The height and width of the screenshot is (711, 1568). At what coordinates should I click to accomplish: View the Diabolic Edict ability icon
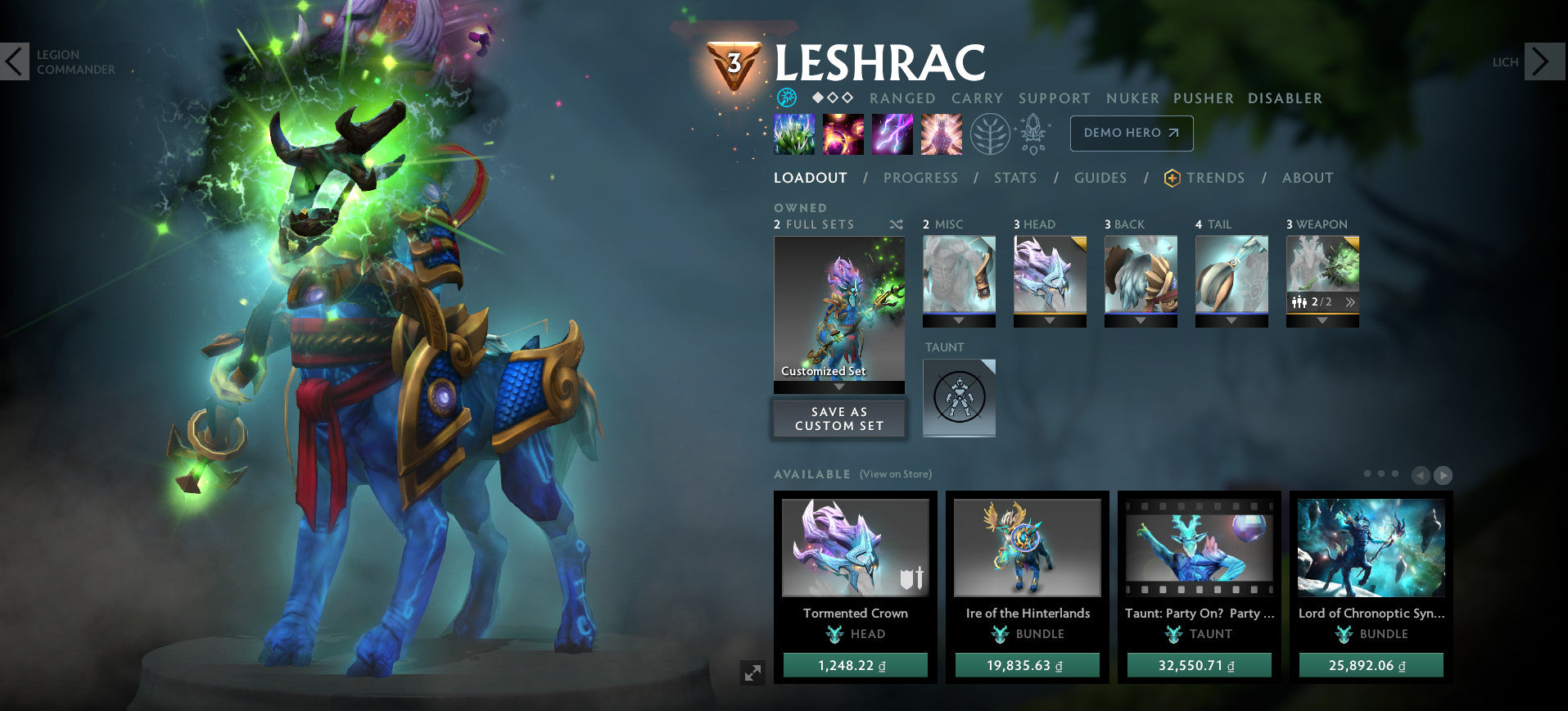click(843, 134)
